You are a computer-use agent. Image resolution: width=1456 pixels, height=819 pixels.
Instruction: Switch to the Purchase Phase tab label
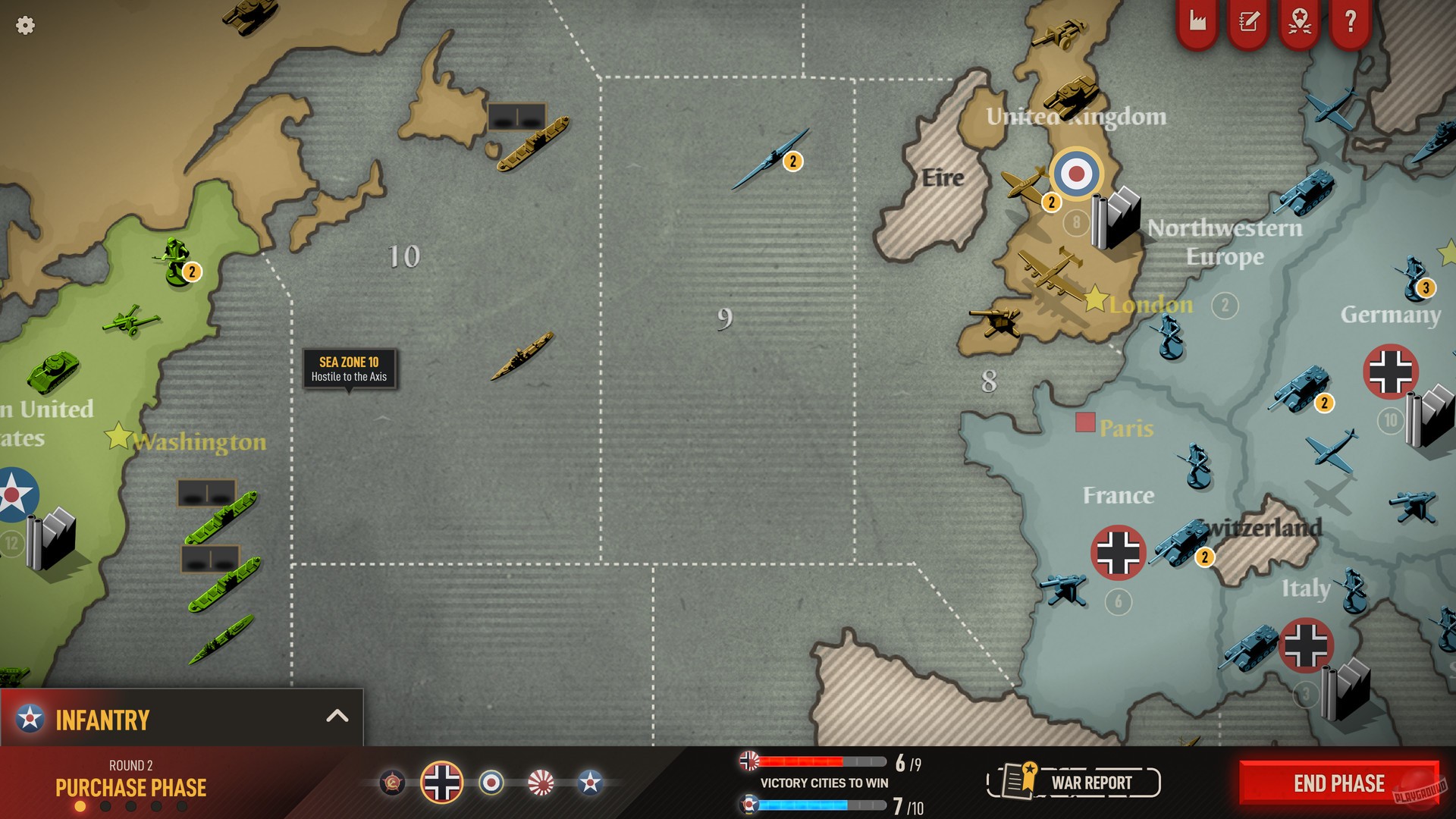click(x=130, y=788)
